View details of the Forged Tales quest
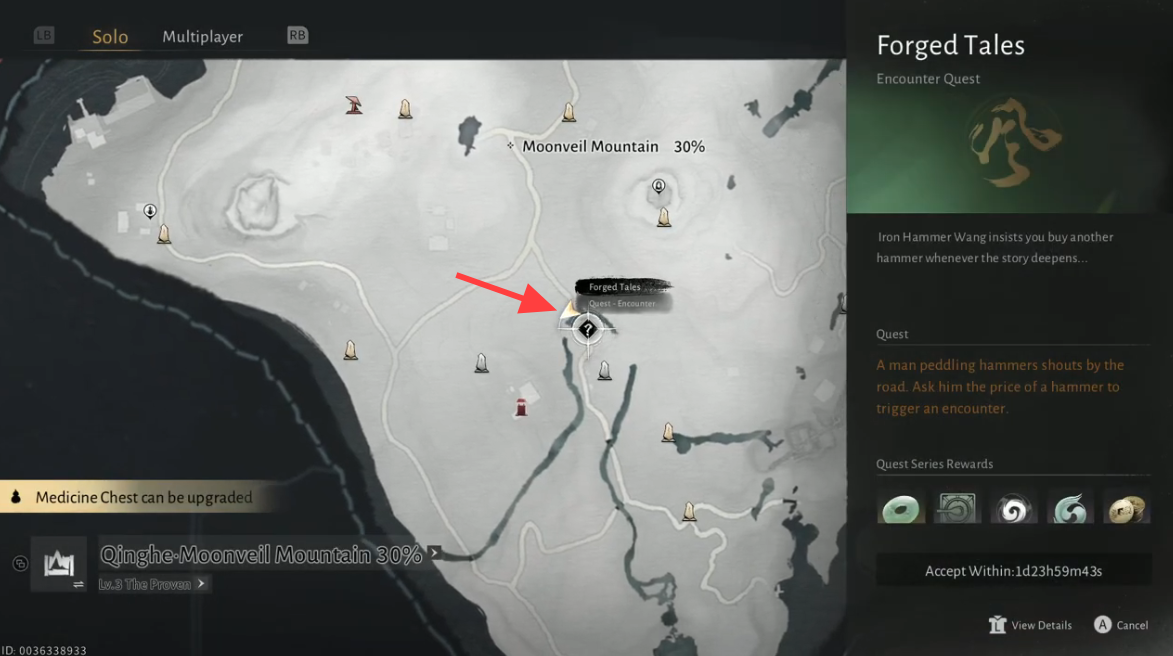The image size is (1173, 656). pos(1031,625)
